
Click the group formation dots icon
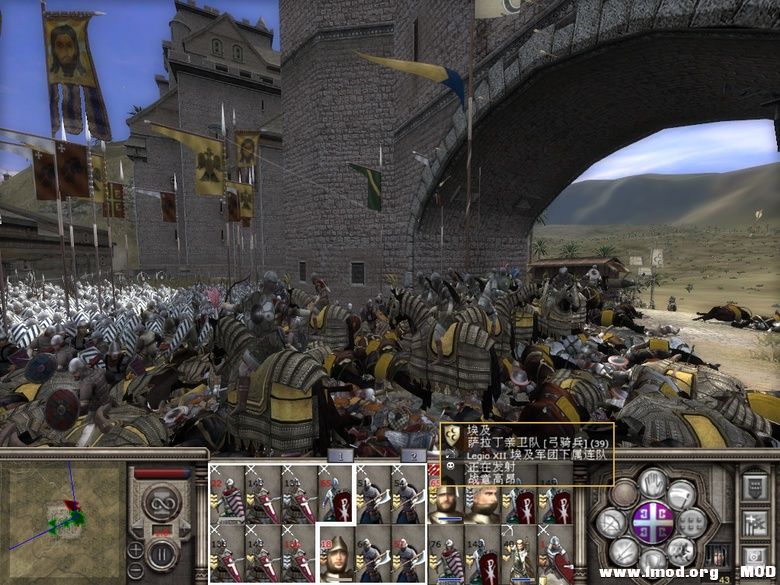692,522
